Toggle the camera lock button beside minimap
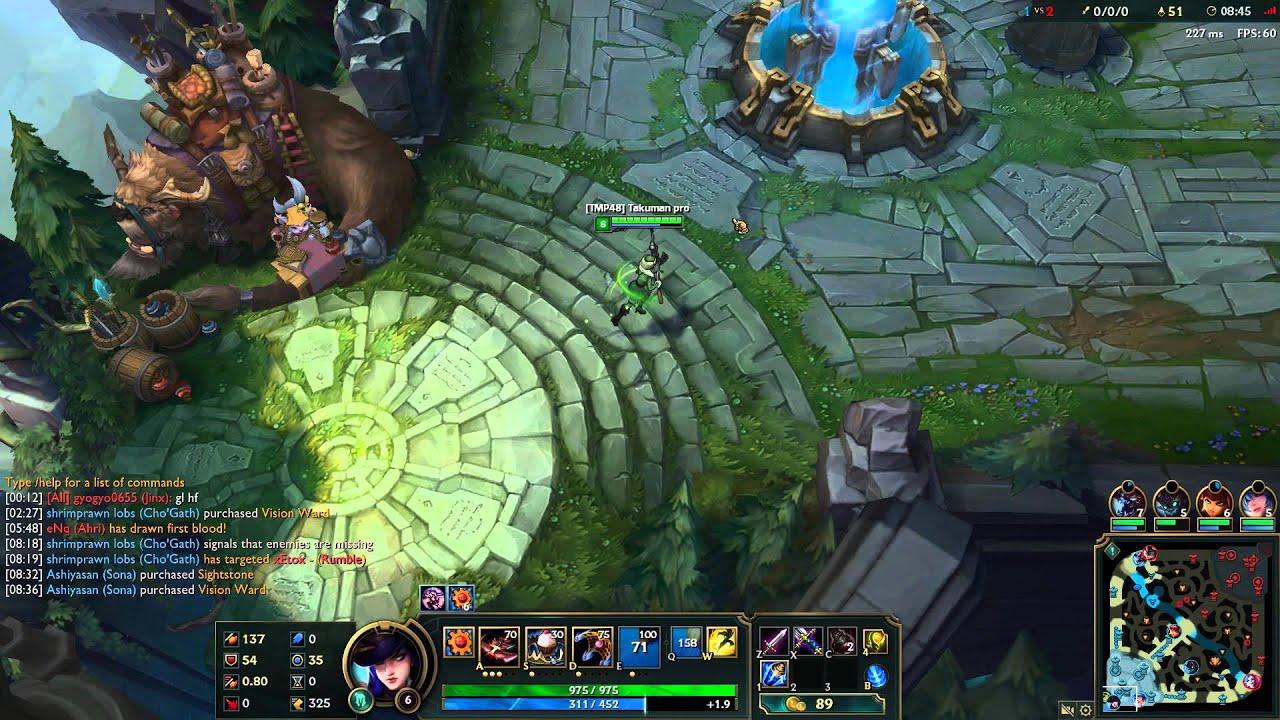The width and height of the screenshot is (1280, 720). [1068, 709]
